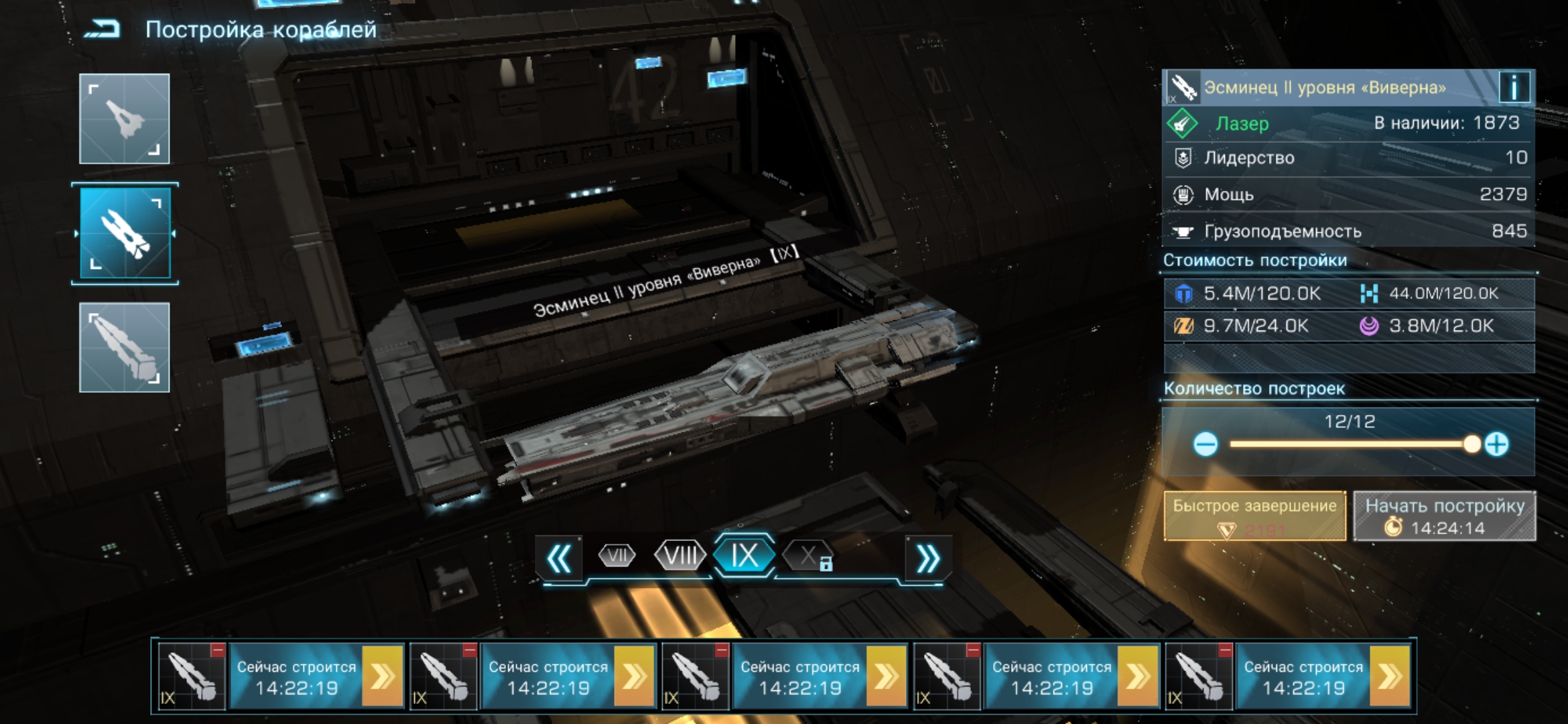Select the tier IX ship tab
The width and height of the screenshot is (1568, 724).
pos(744,556)
